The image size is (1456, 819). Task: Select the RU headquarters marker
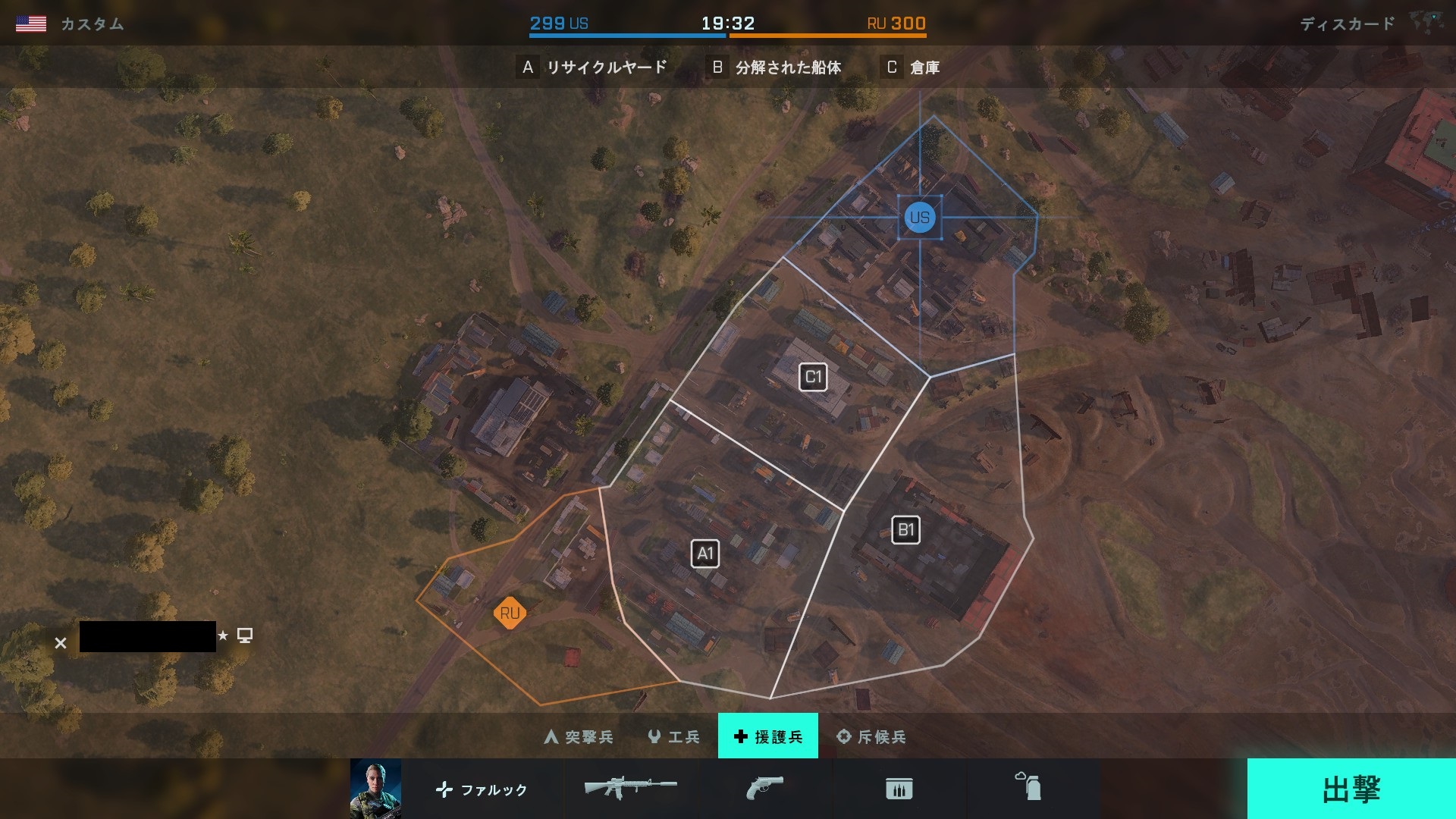click(510, 613)
